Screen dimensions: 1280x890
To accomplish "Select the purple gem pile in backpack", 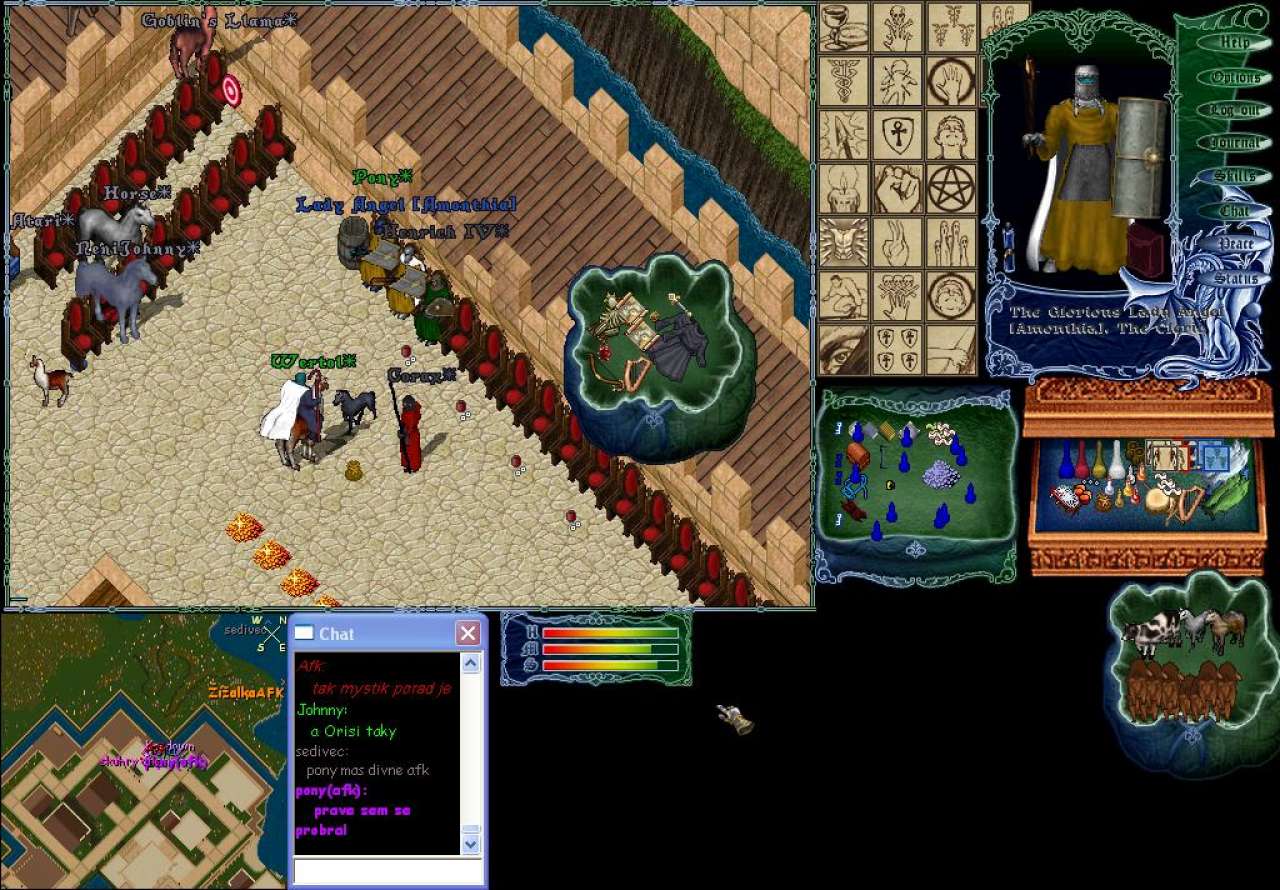I will (x=940, y=473).
